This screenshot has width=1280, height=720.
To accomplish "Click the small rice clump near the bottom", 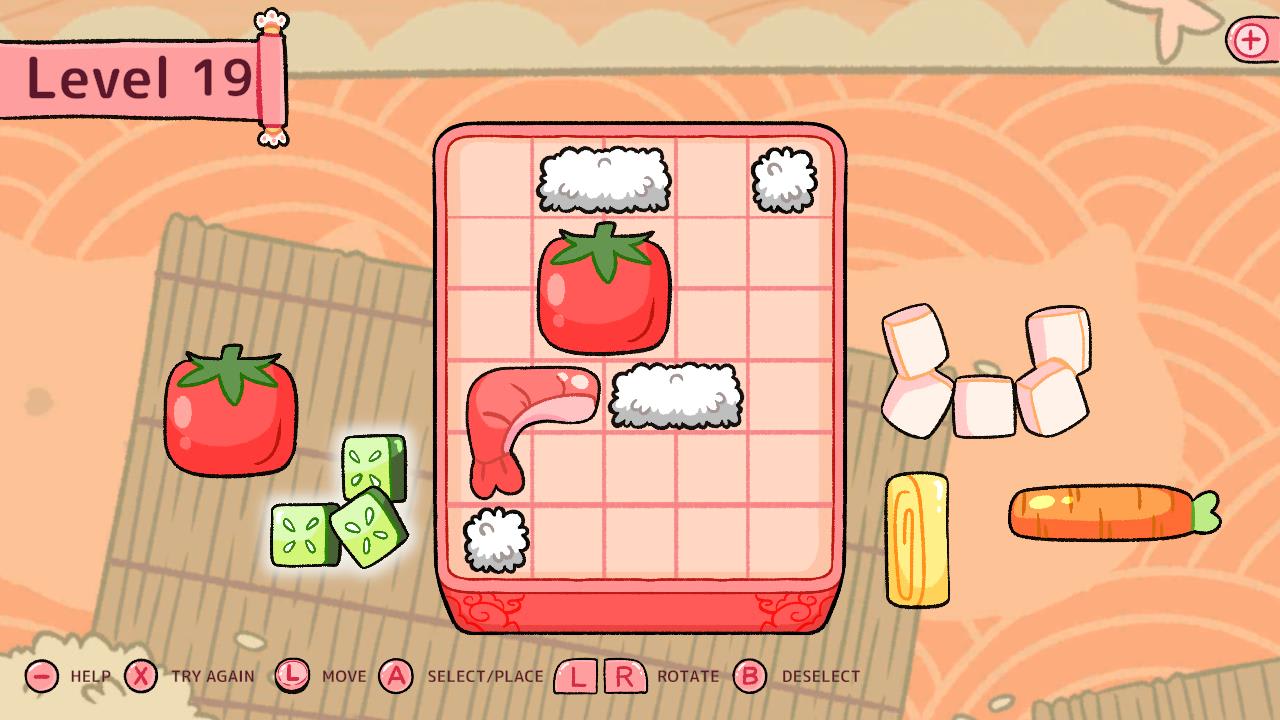I will [493, 540].
